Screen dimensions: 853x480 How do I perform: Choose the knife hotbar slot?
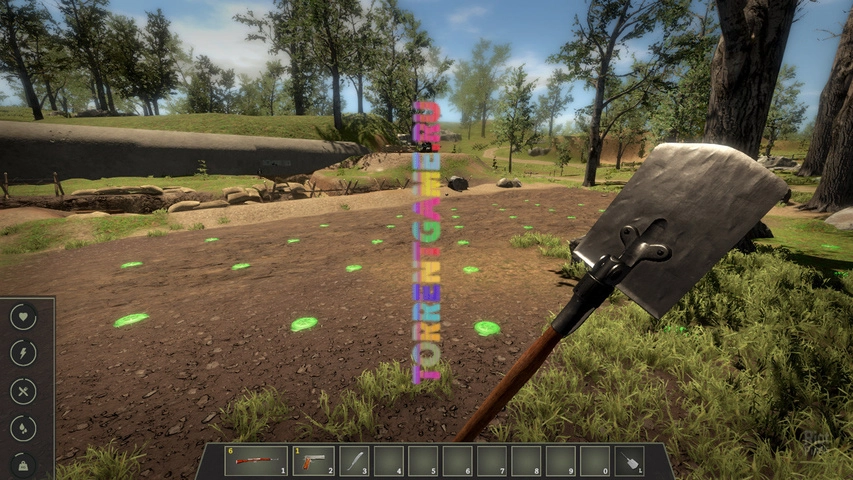click(355, 461)
